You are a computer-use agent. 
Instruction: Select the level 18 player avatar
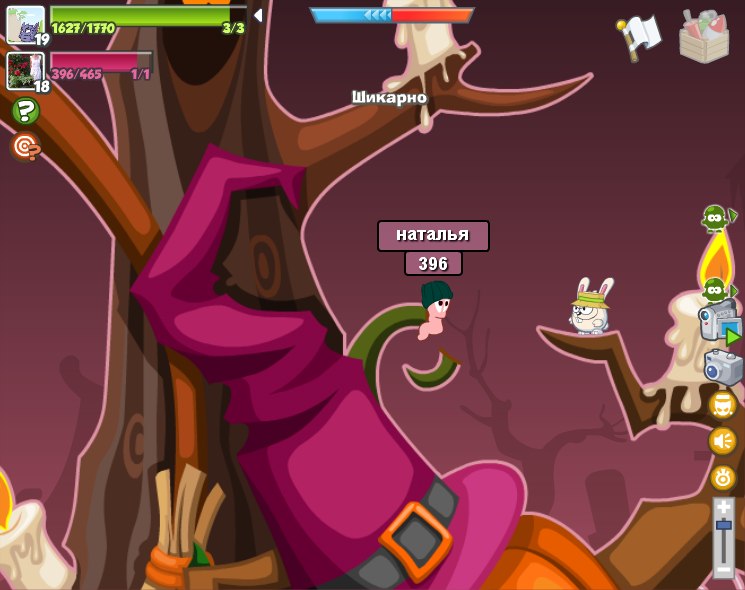pyautogui.click(x=25, y=70)
